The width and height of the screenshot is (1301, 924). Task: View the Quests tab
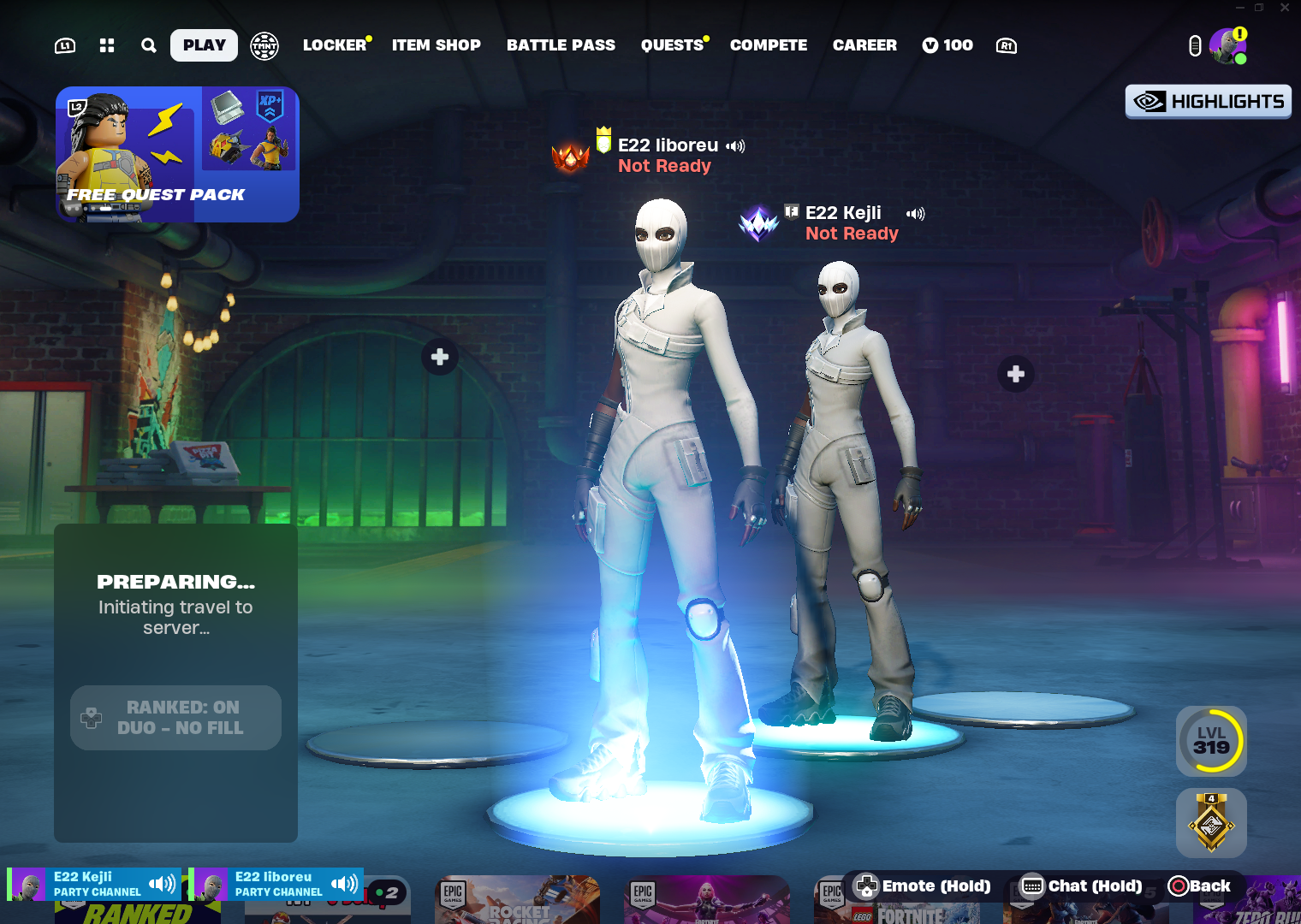click(x=673, y=45)
